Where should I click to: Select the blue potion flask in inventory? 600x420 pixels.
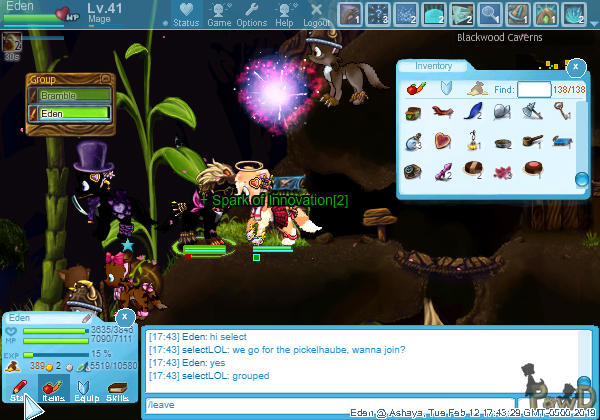(415, 143)
